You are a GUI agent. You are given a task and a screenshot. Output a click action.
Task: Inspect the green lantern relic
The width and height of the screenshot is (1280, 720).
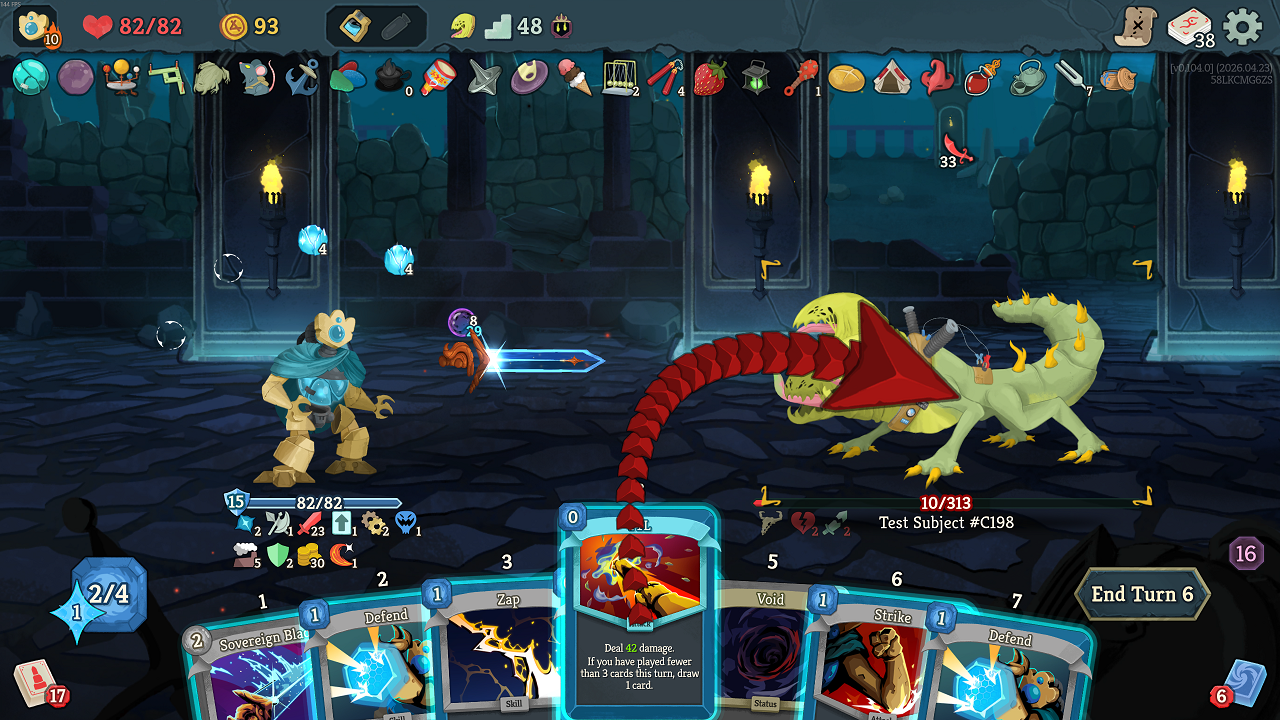click(x=755, y=77)
